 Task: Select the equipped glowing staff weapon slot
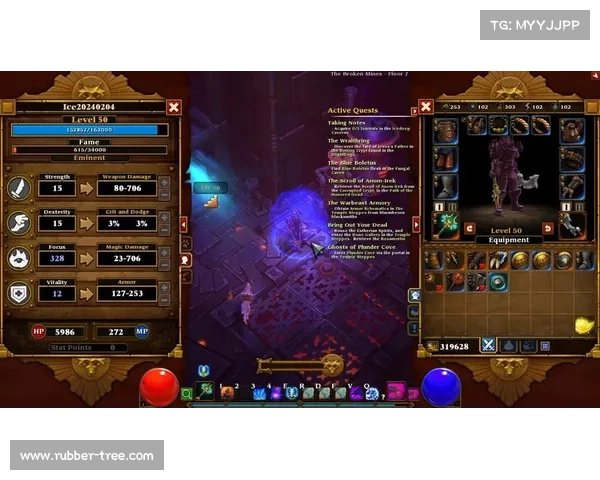(x=445, y=222)
